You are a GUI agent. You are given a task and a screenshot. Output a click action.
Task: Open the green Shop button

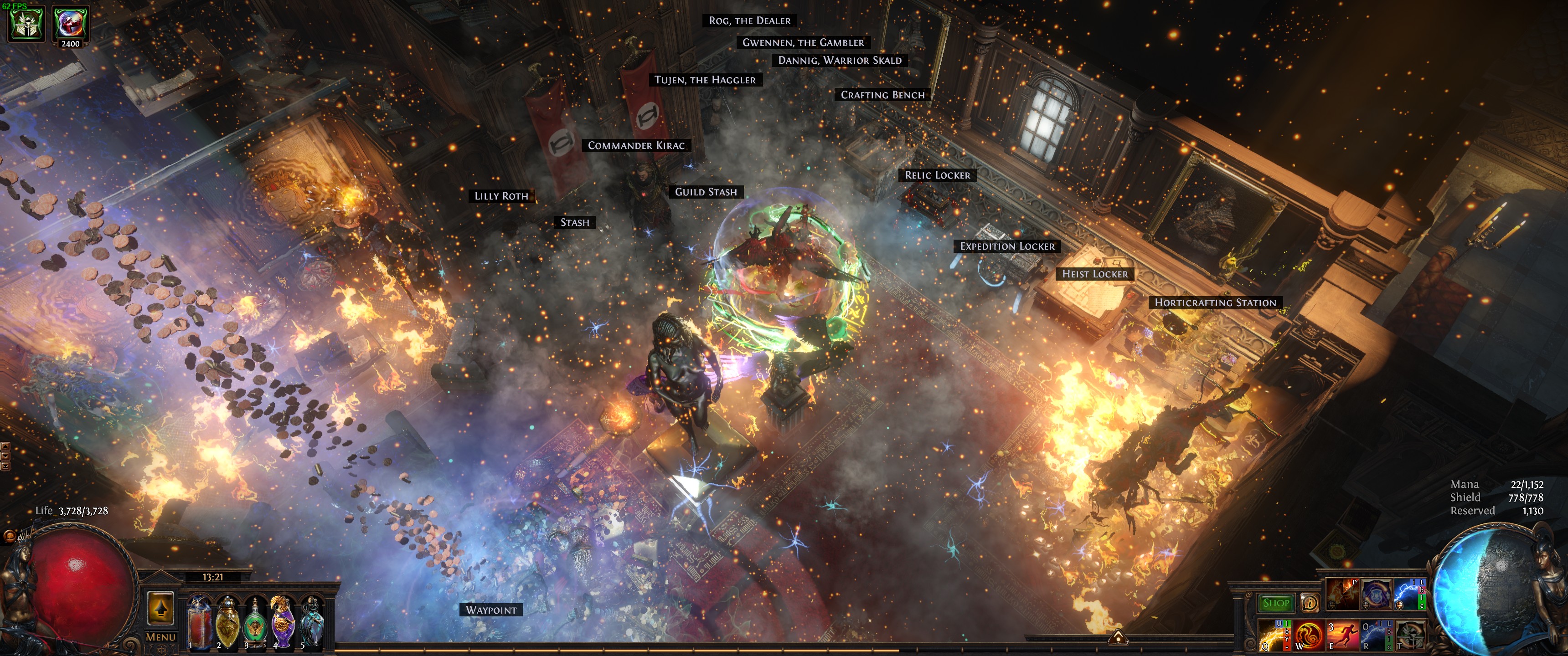pos(1276,603)
